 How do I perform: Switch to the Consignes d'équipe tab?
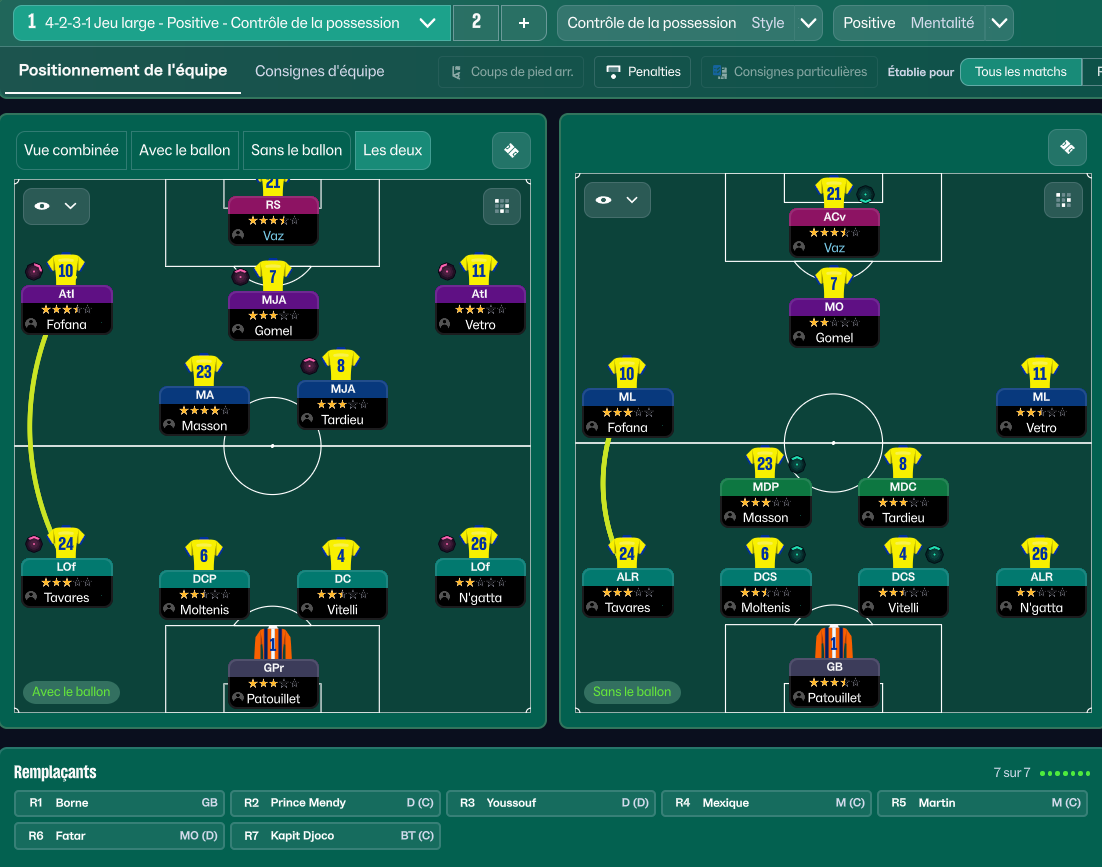(319, 71)
